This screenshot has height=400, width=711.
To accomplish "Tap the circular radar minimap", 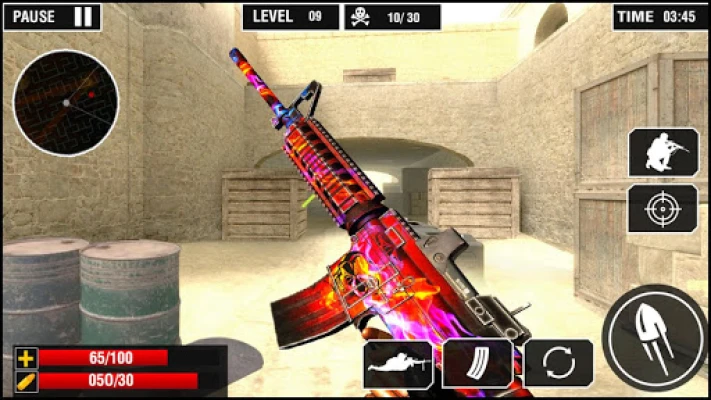I will coord(66,102).
